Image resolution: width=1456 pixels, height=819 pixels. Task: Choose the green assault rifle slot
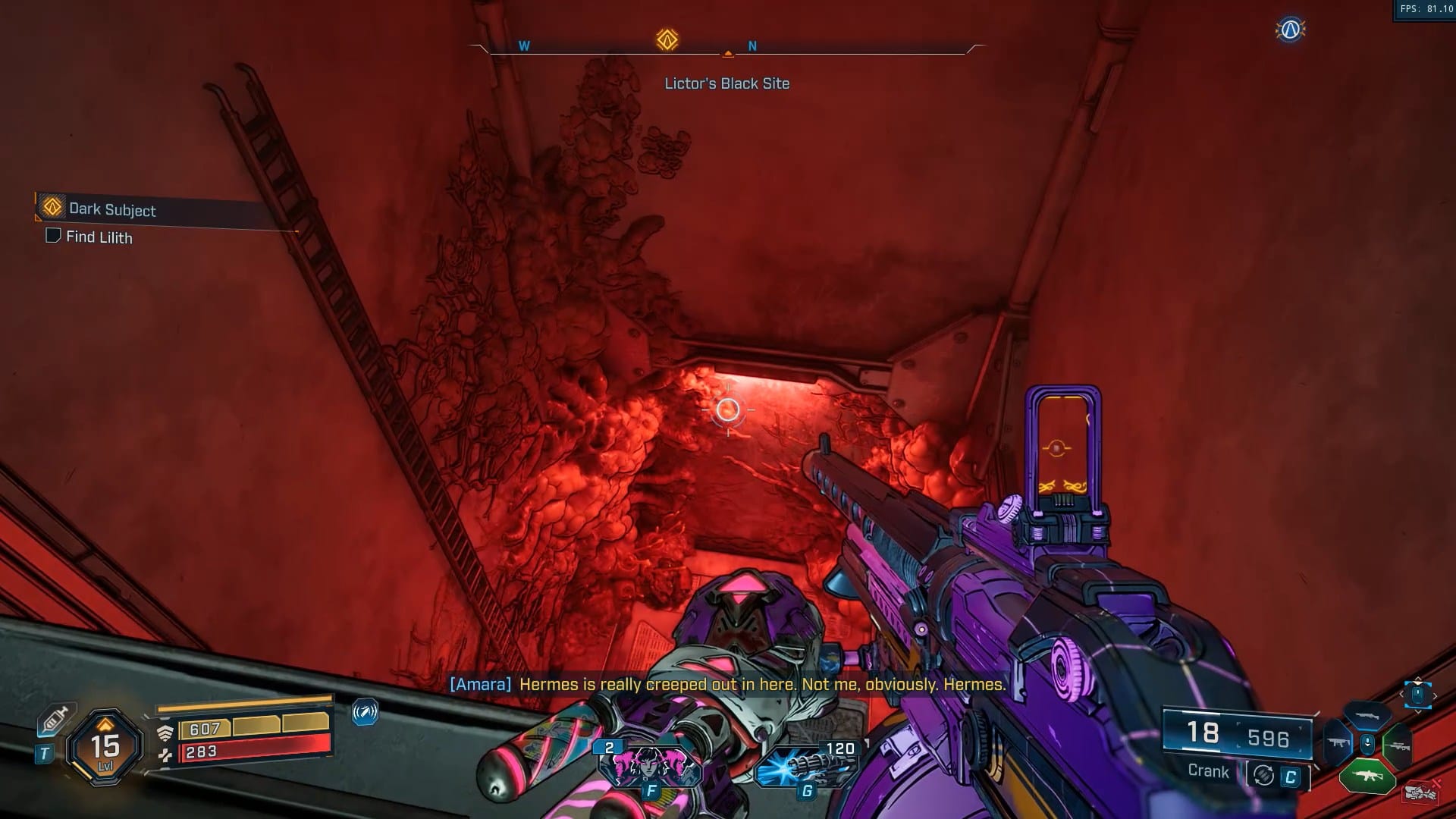pos(1367,776)
